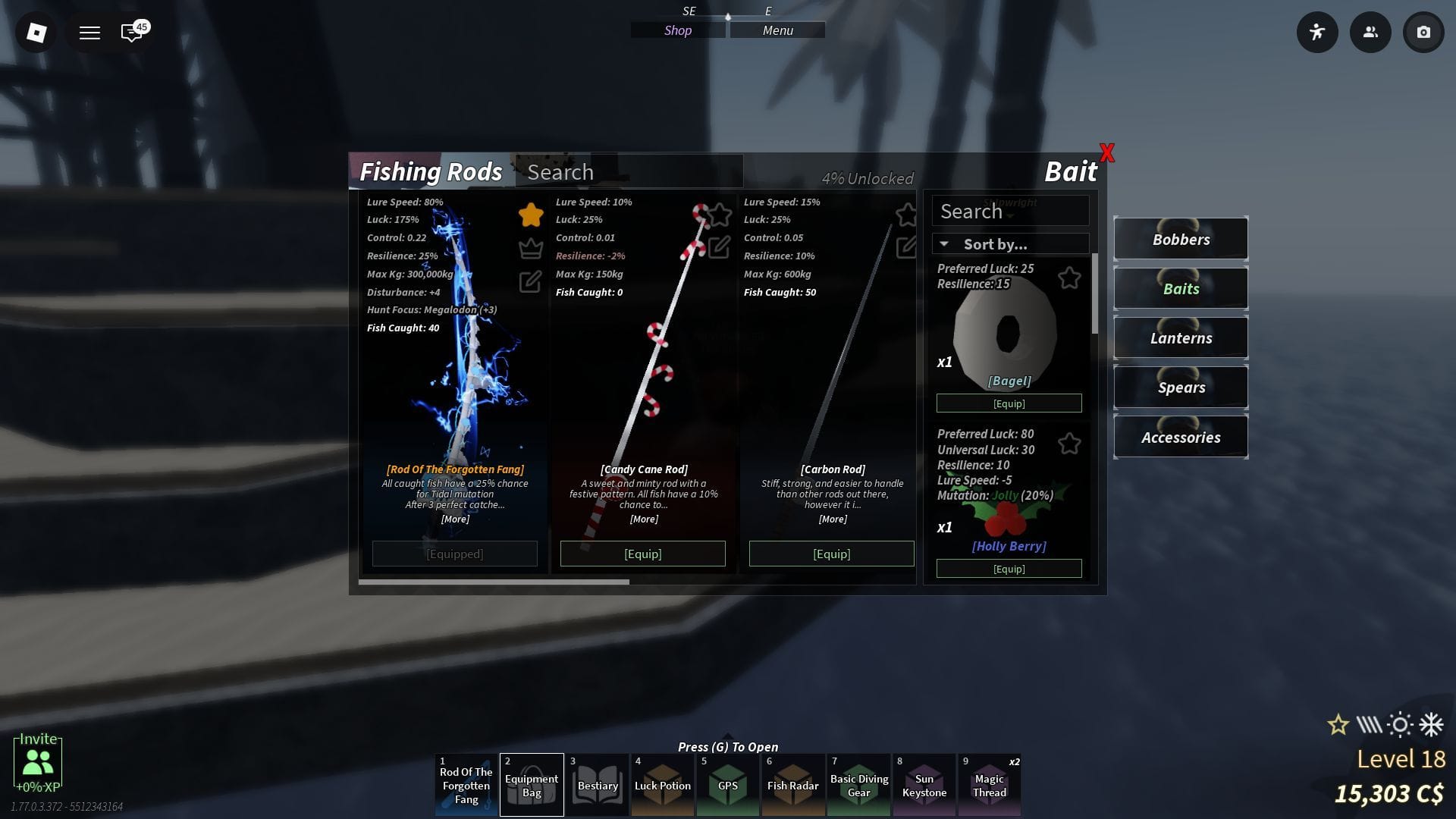Image resolution: width=1456 pixels, height=819 pixels.
Task: Toggle the favorite star on the Bagel bait
Action: 1069,278
